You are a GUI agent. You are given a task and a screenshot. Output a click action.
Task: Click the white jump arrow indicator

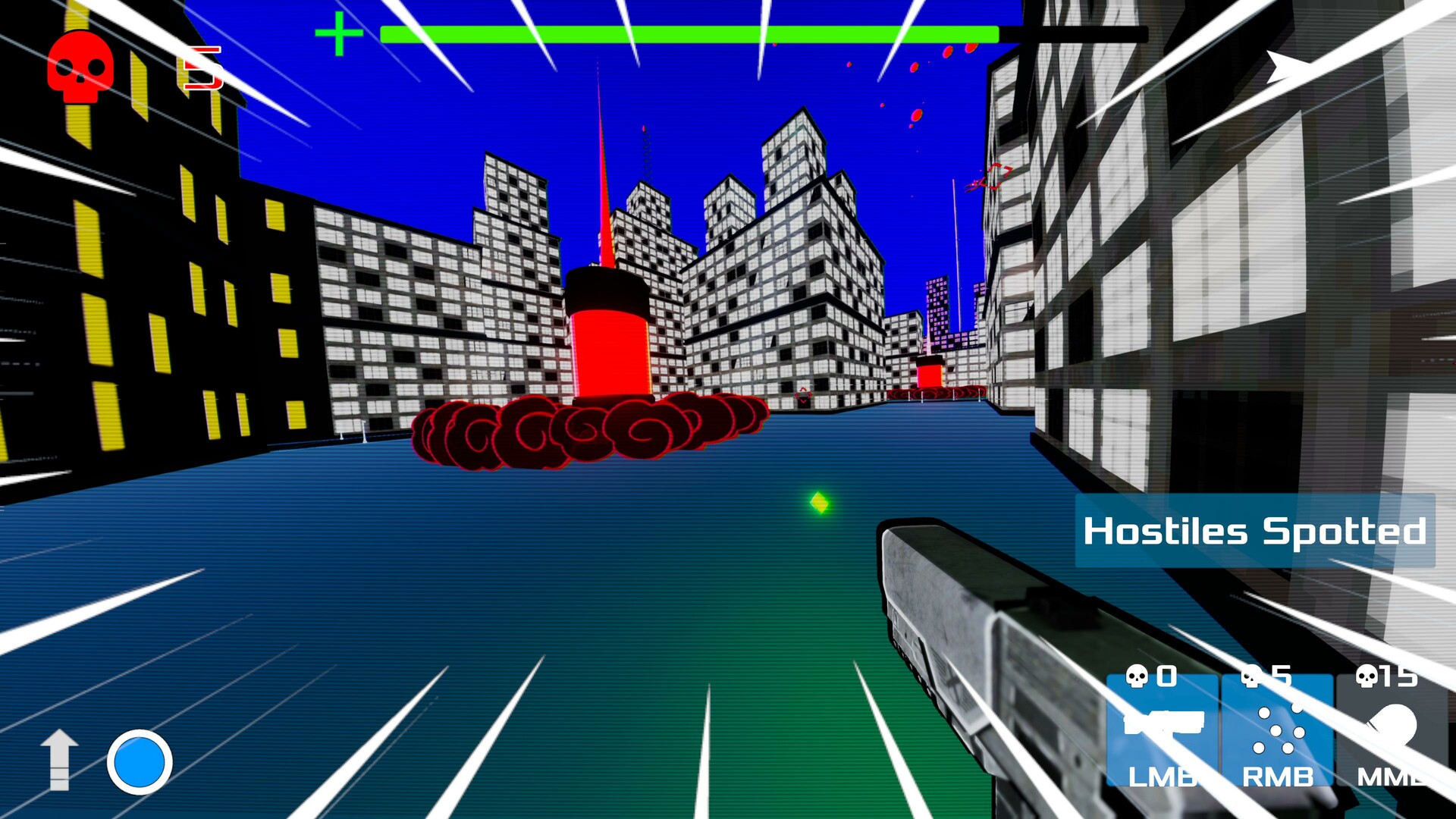pos(61,763)
